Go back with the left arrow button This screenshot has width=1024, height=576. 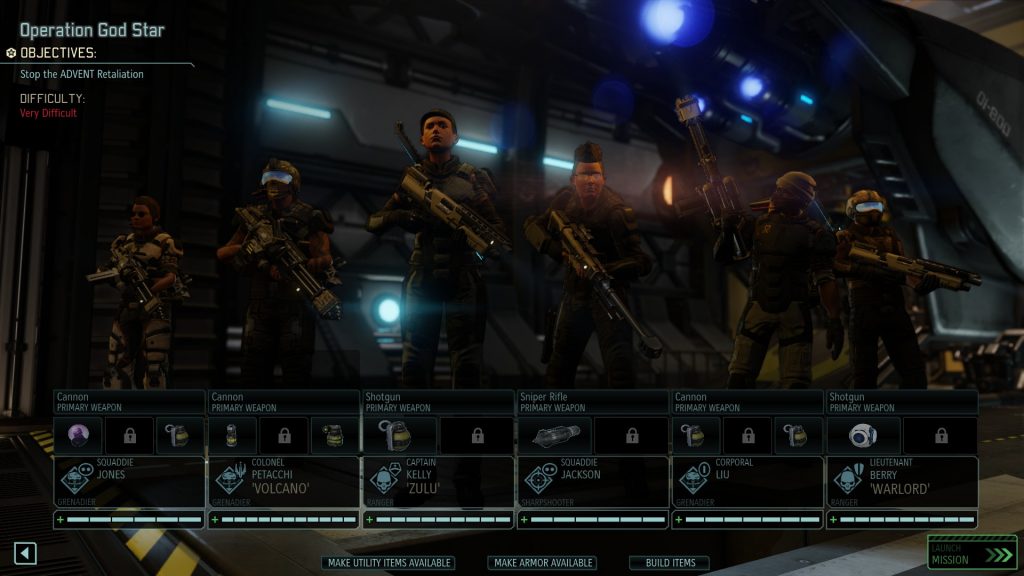25,553
